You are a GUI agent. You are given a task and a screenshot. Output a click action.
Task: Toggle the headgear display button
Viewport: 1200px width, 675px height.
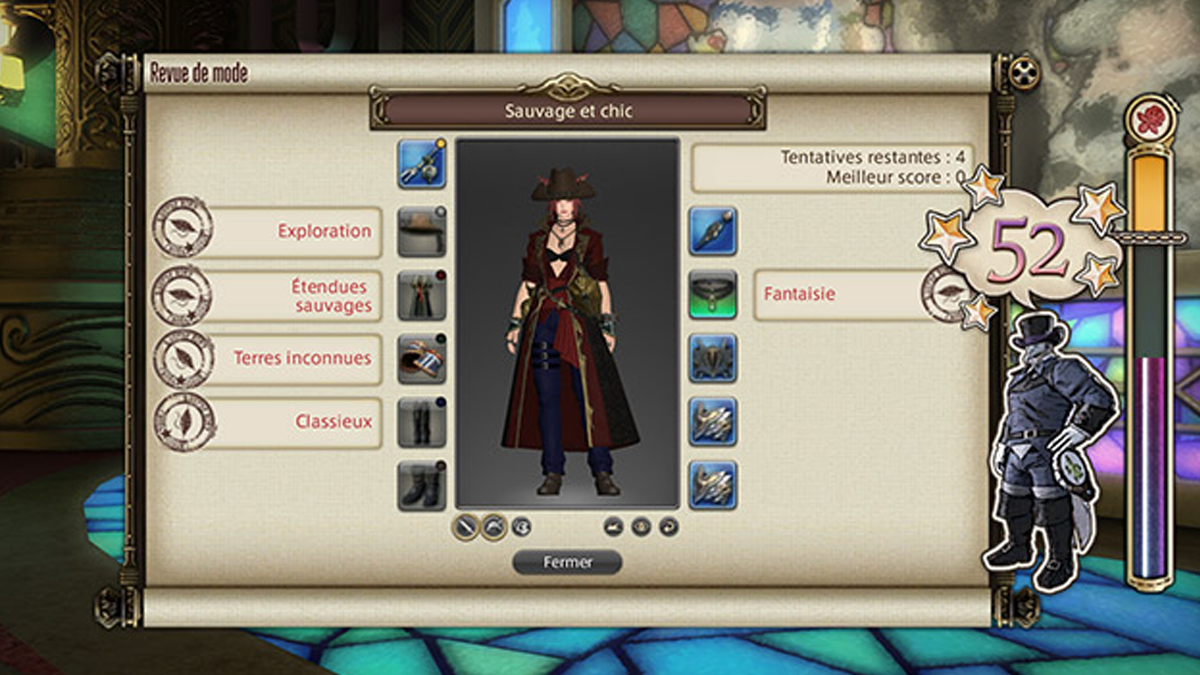coord(494,526)
